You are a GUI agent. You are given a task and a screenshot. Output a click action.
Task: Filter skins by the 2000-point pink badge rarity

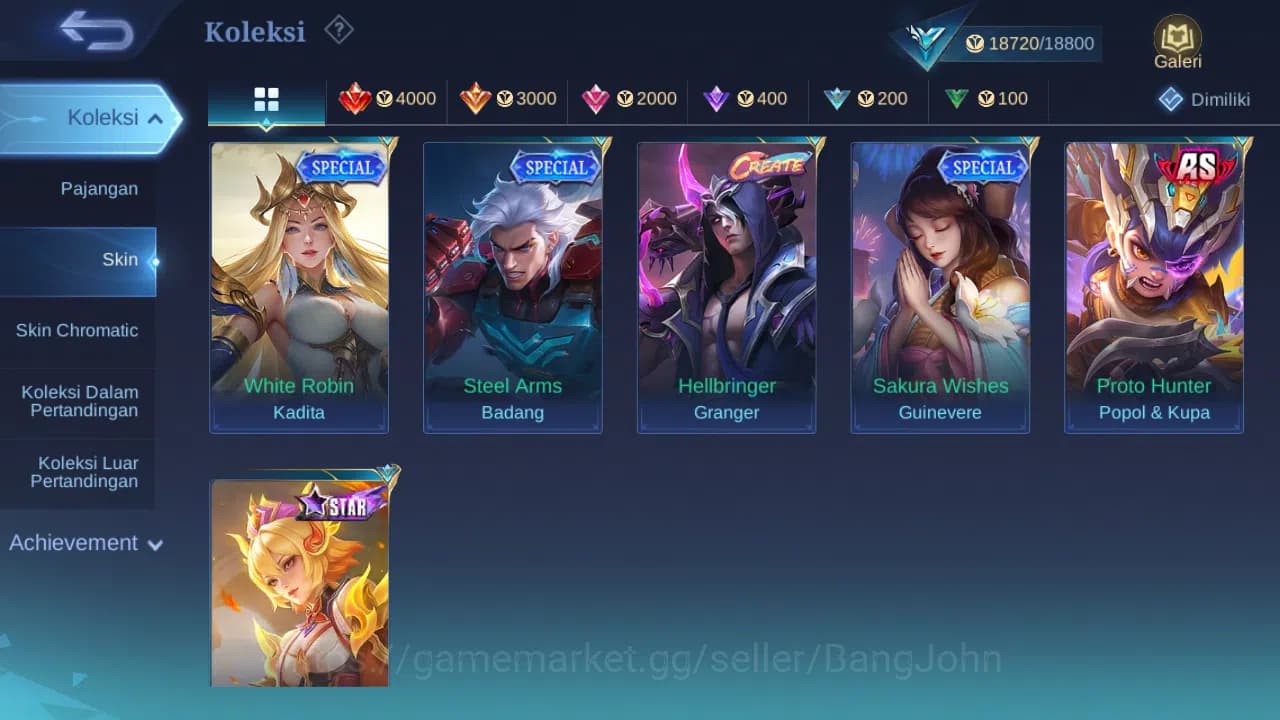(627, 99)
